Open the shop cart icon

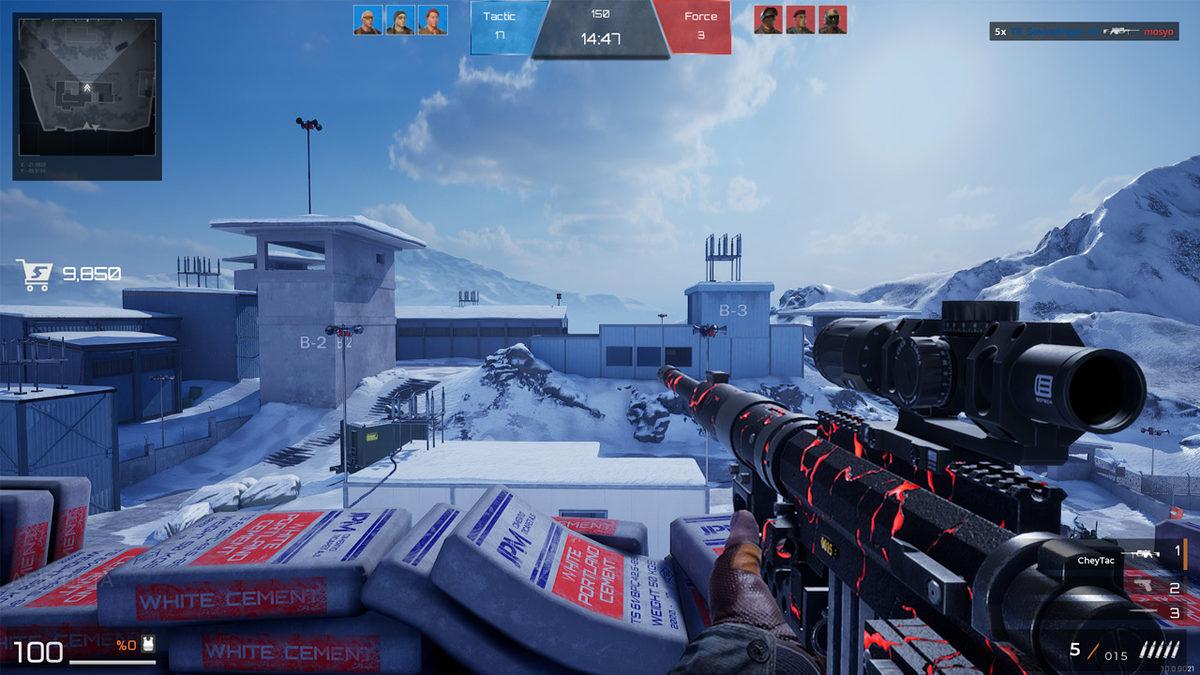coord(33,274)
